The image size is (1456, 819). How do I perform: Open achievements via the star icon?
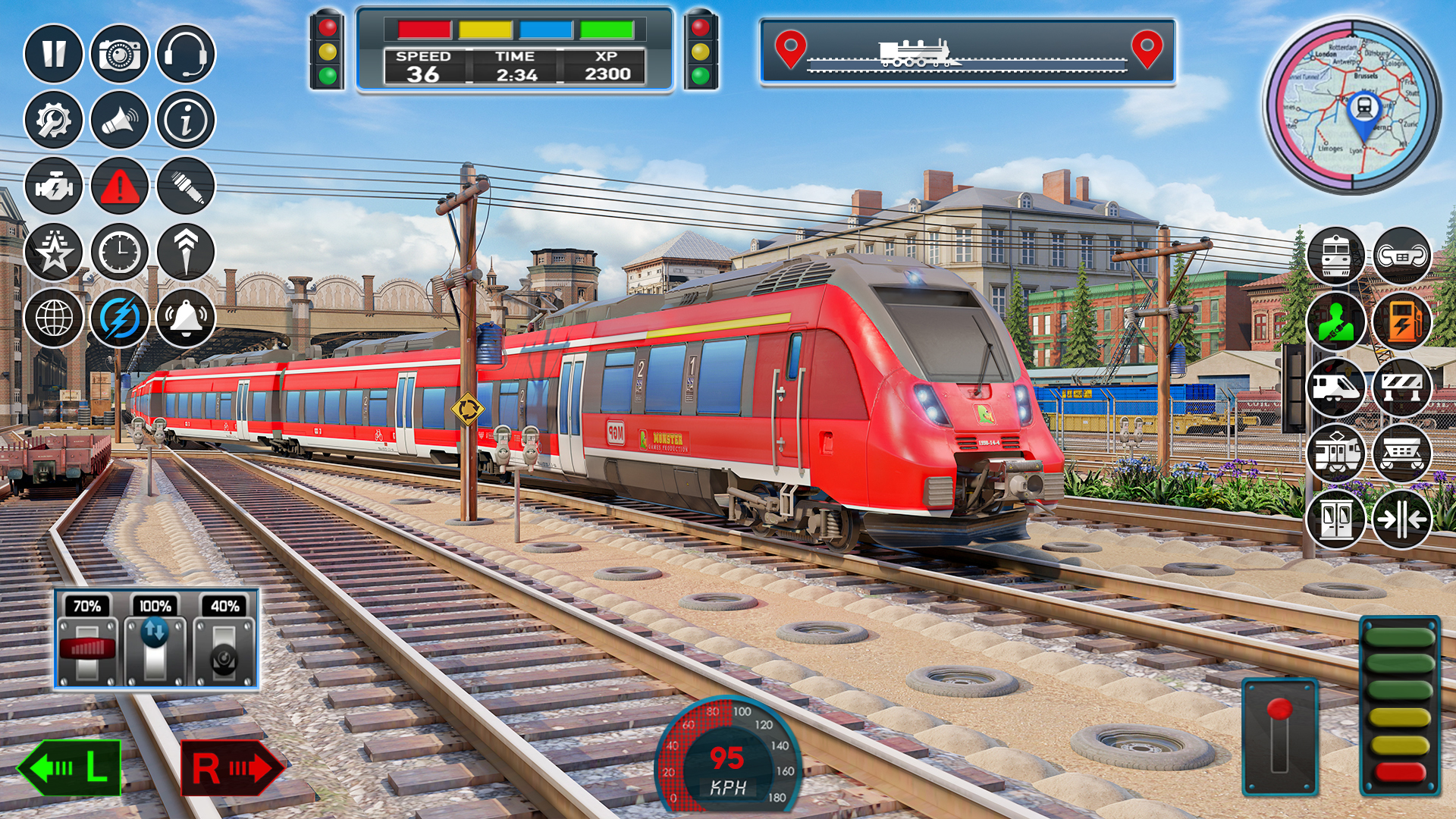point(53,251)
